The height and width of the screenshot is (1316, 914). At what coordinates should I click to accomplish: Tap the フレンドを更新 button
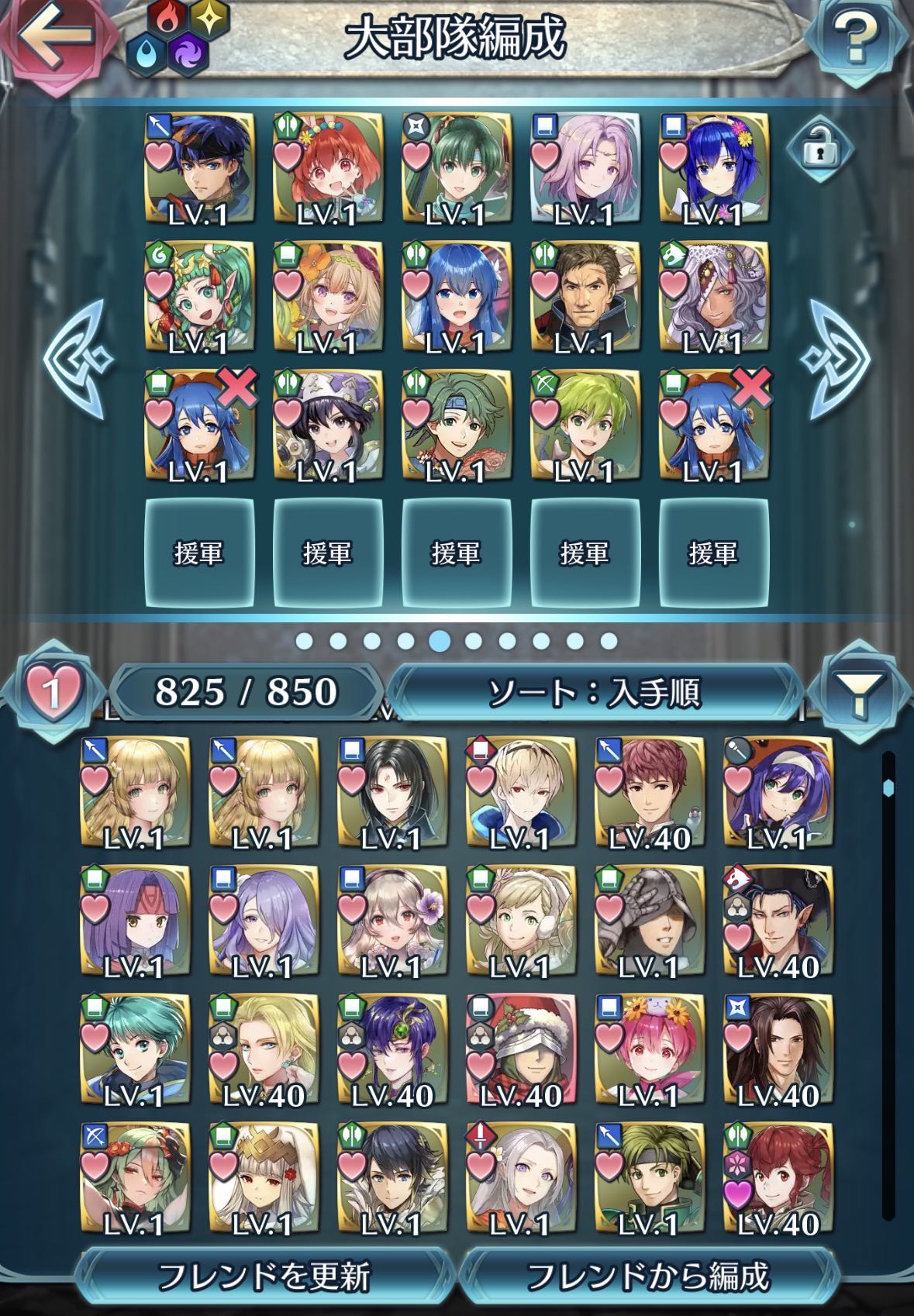[264, 1276]
